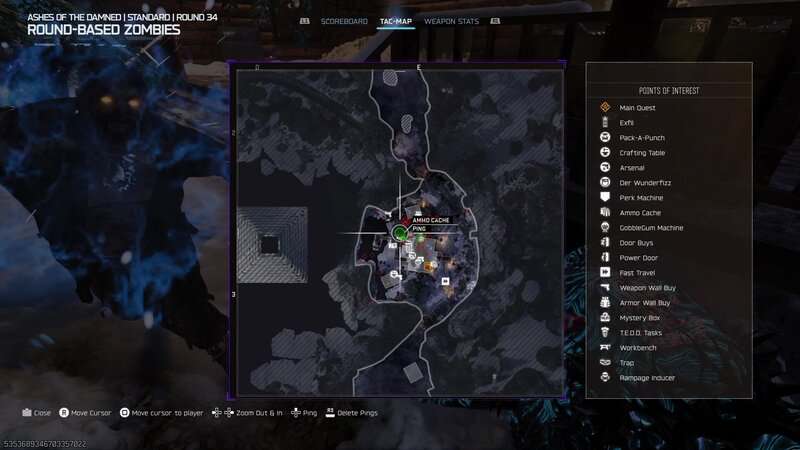Select the Crafting Table legend entry
The height and width of the screenshot is (450, 800).
[642, 152]
